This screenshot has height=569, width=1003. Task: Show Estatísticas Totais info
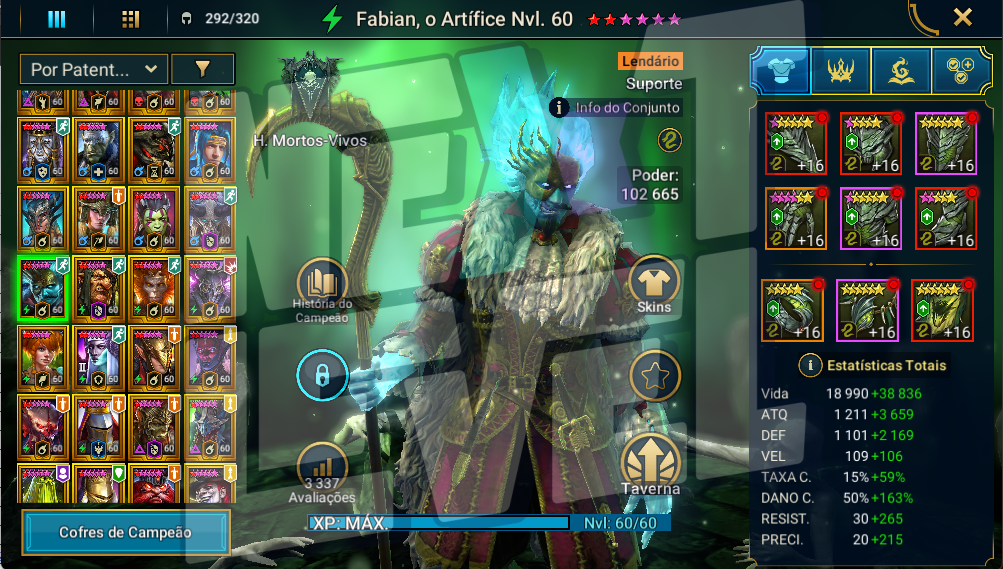808,365
